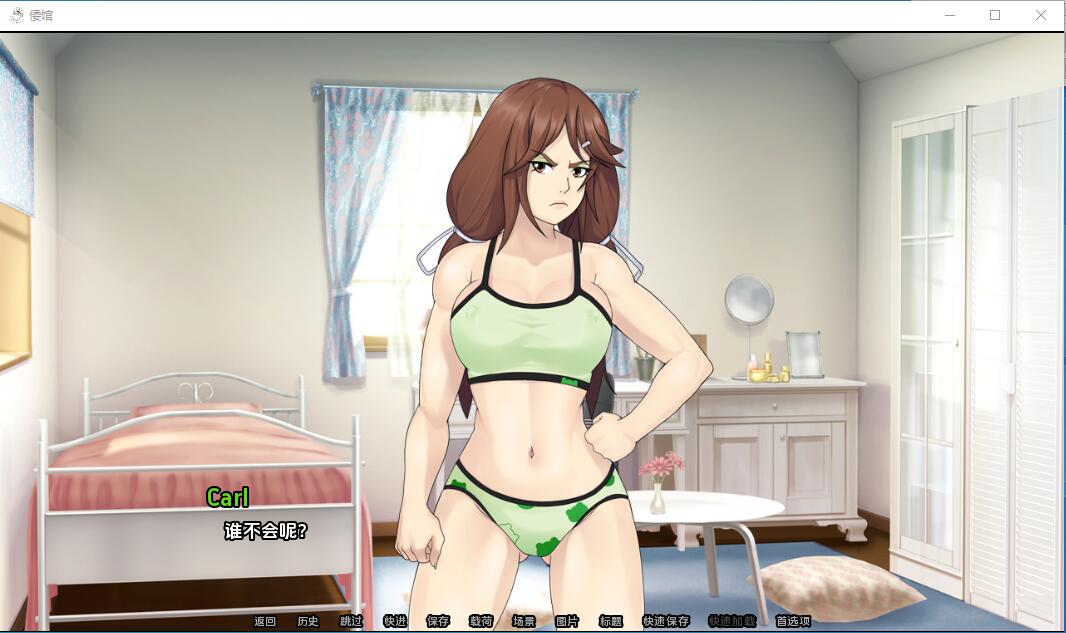Open 首选项 (Preferences)
The height and width of the screenshot is (633, 1066).
793,621
